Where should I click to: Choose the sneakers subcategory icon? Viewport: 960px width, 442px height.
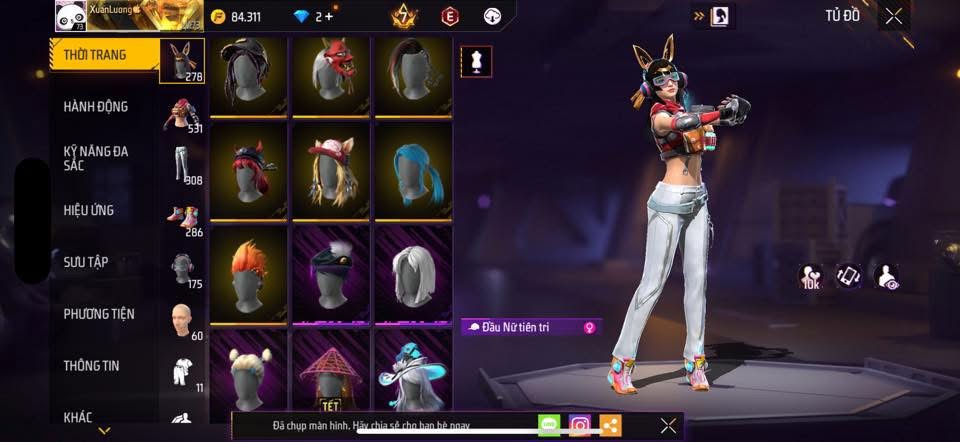point(182,216)
